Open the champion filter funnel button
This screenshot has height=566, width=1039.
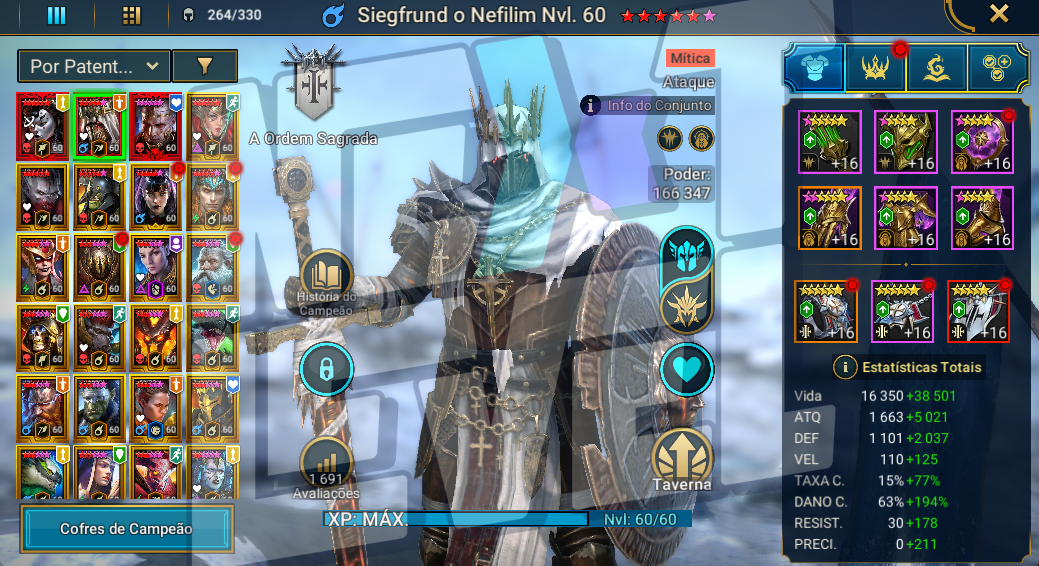point(204,66)
